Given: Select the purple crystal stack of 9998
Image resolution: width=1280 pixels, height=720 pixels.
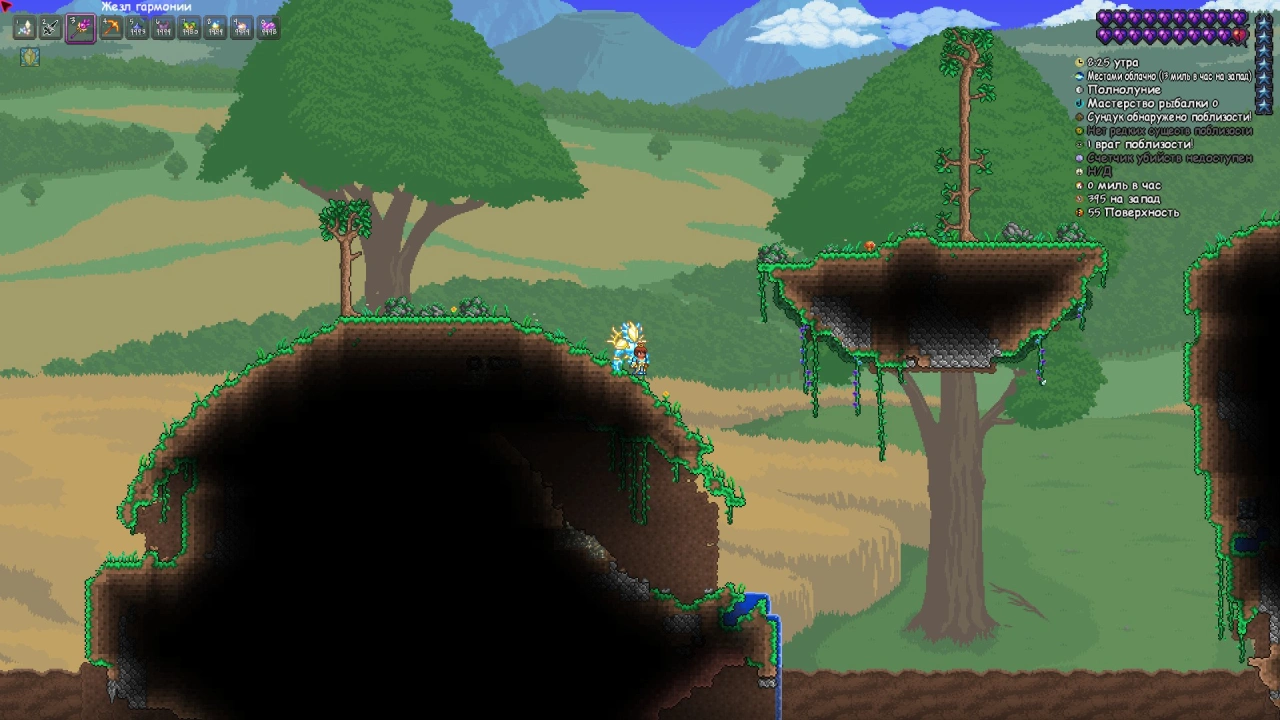Looking at the screenshot, I should (268, 29).
